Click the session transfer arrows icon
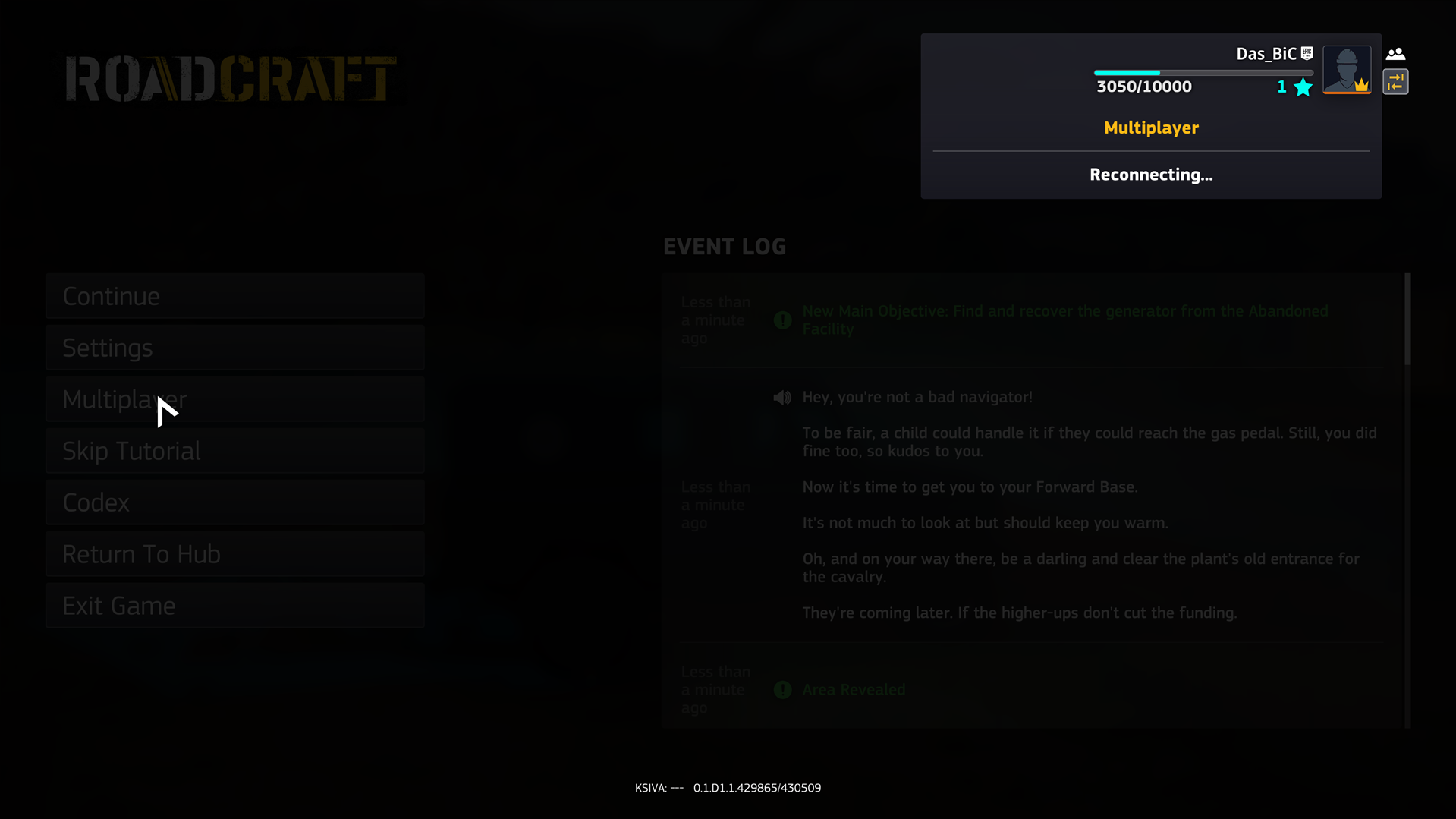1456x819 pixels. point(1396,82)
